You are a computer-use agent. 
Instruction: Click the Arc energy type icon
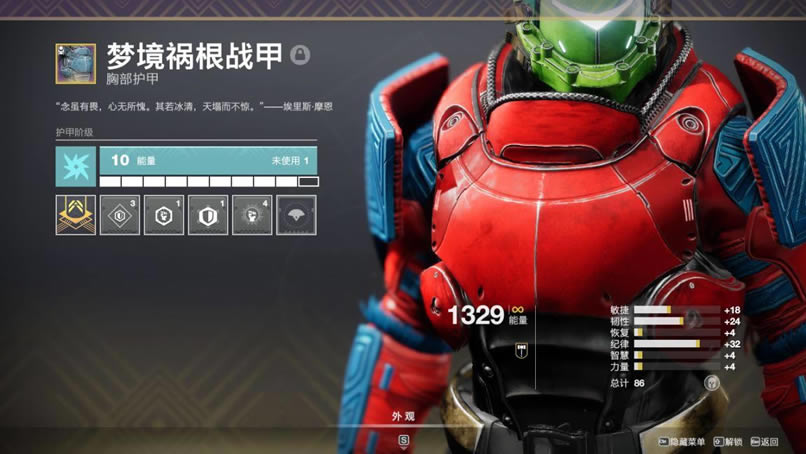click(76, 166)
